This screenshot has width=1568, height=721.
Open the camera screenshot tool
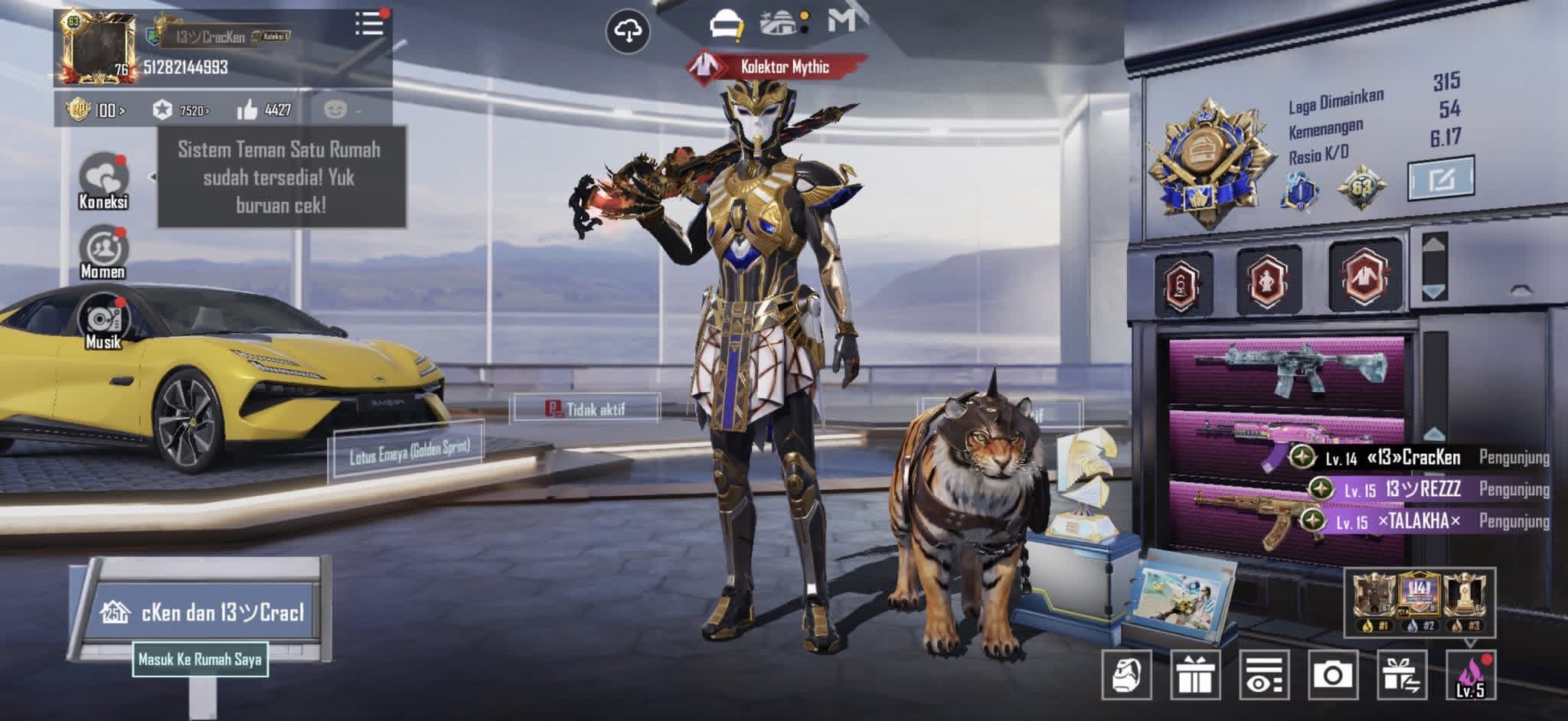tap(1332, 674)
